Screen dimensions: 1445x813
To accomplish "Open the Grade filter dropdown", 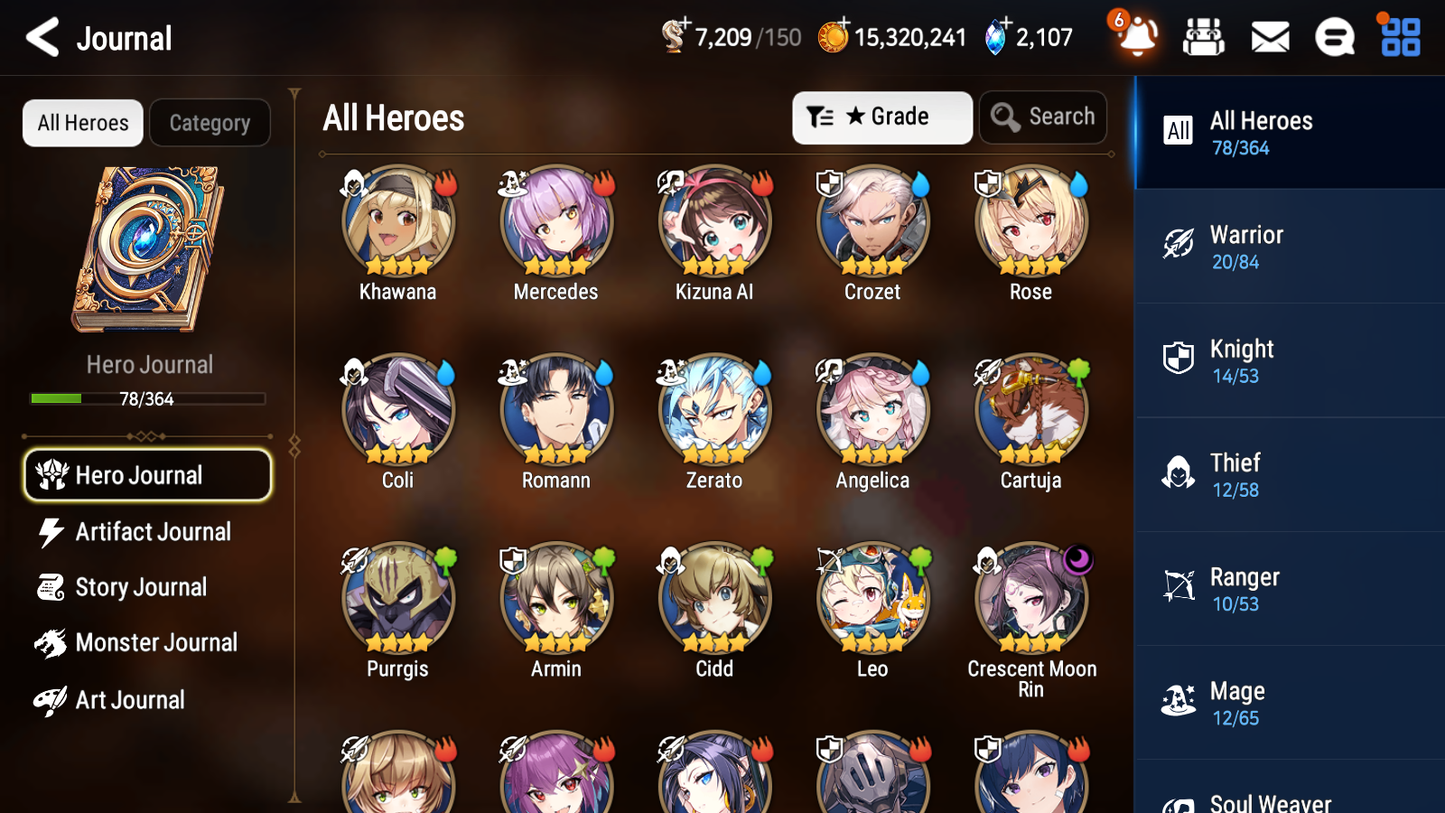I will pyautogui.click(x=882, y=117).
